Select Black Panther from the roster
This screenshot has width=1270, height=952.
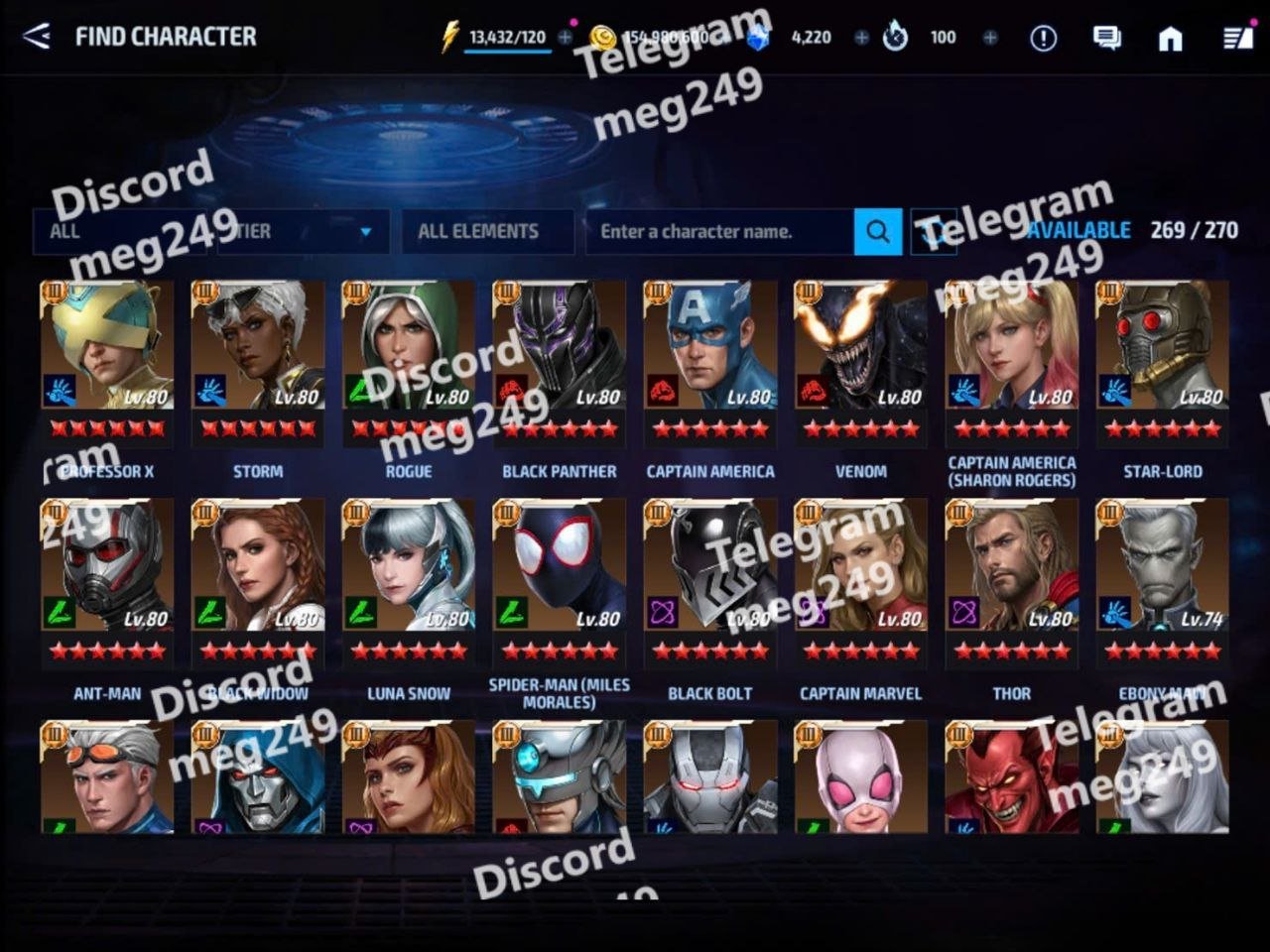coord(560,362)
